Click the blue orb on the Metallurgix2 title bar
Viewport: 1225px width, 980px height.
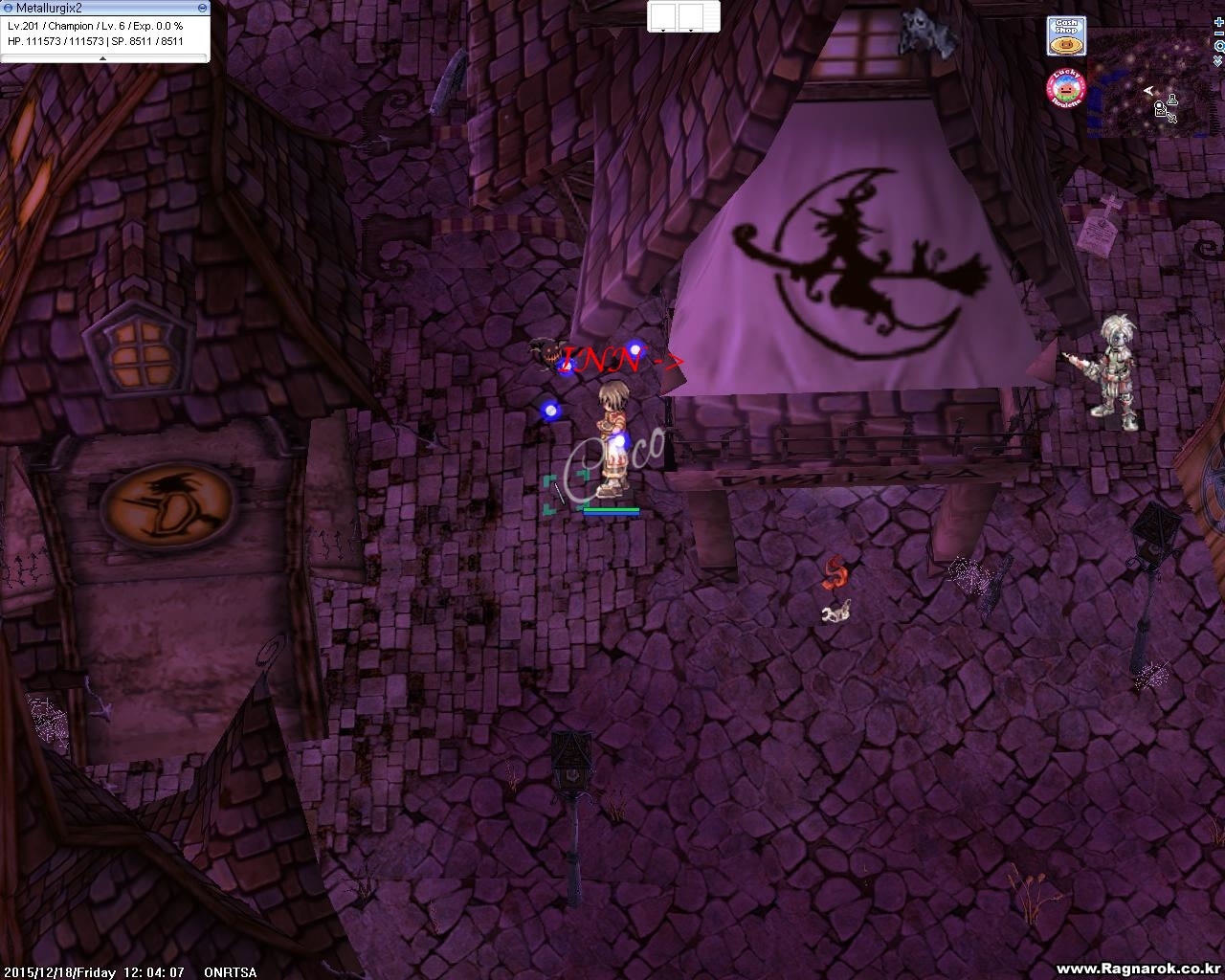[x=8, y=8]
